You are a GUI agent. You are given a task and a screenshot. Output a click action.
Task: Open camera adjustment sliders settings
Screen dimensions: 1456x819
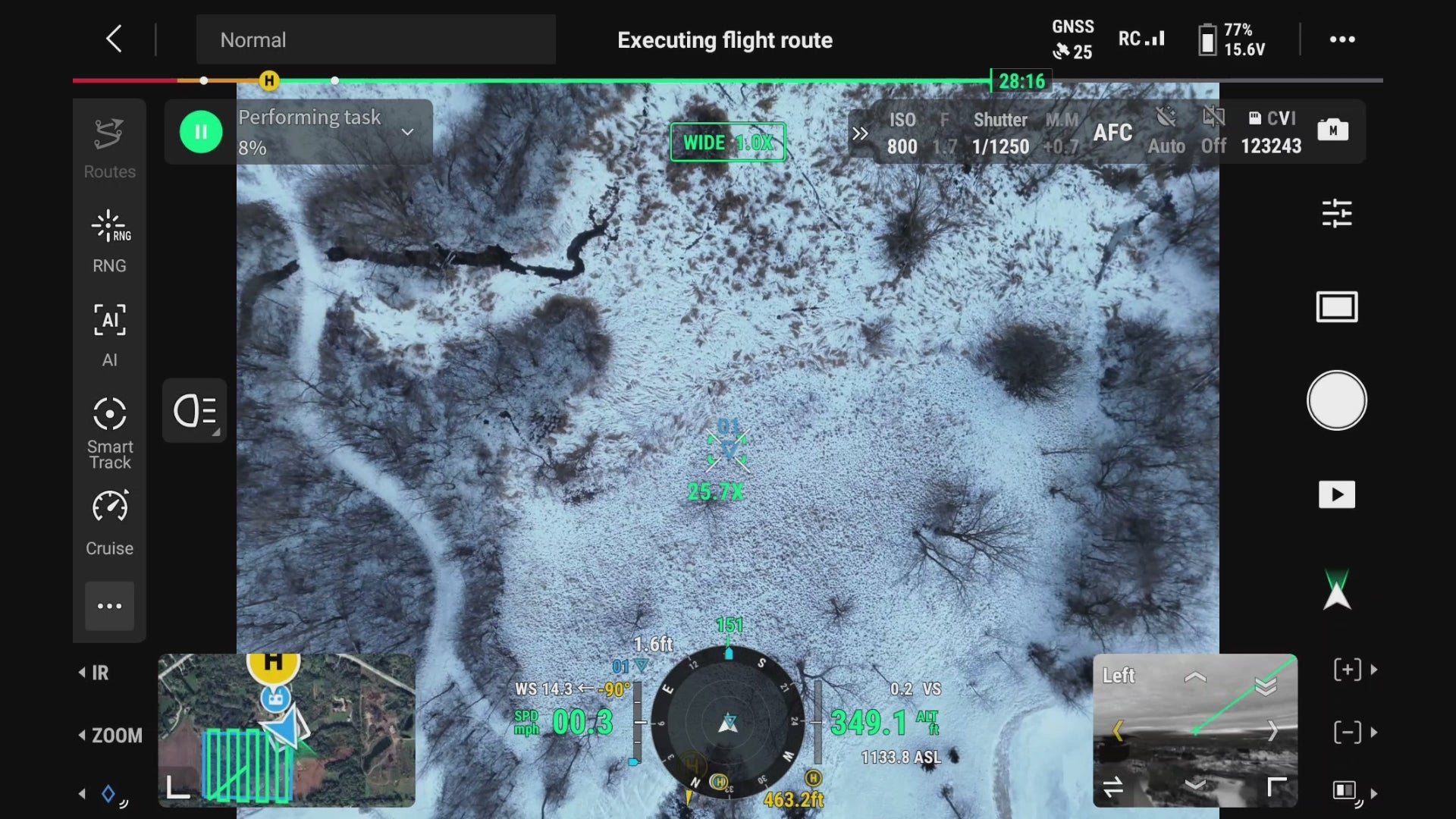point(1336,213)
